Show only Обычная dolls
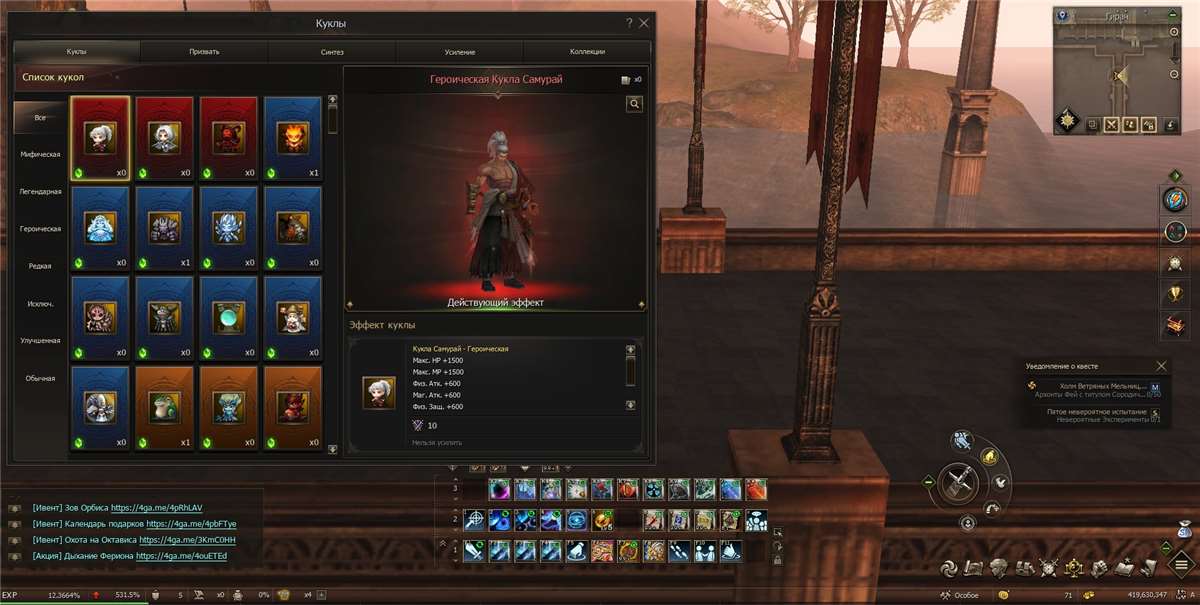Viewport: 1200px width, 605px height. (41, 378)
